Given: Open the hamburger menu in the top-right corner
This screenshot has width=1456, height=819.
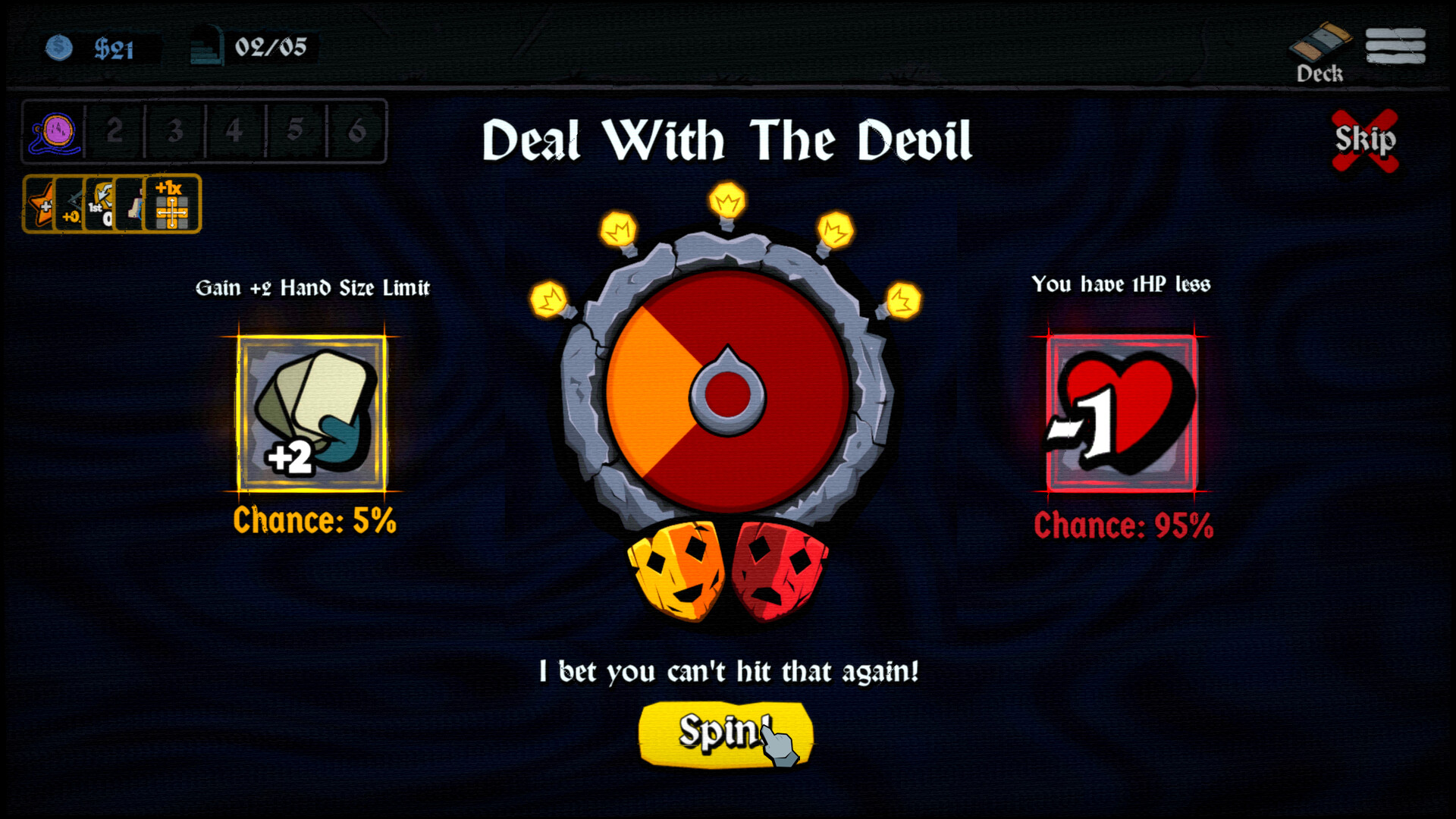Looking at the screenshot, I should [1397, 45].
